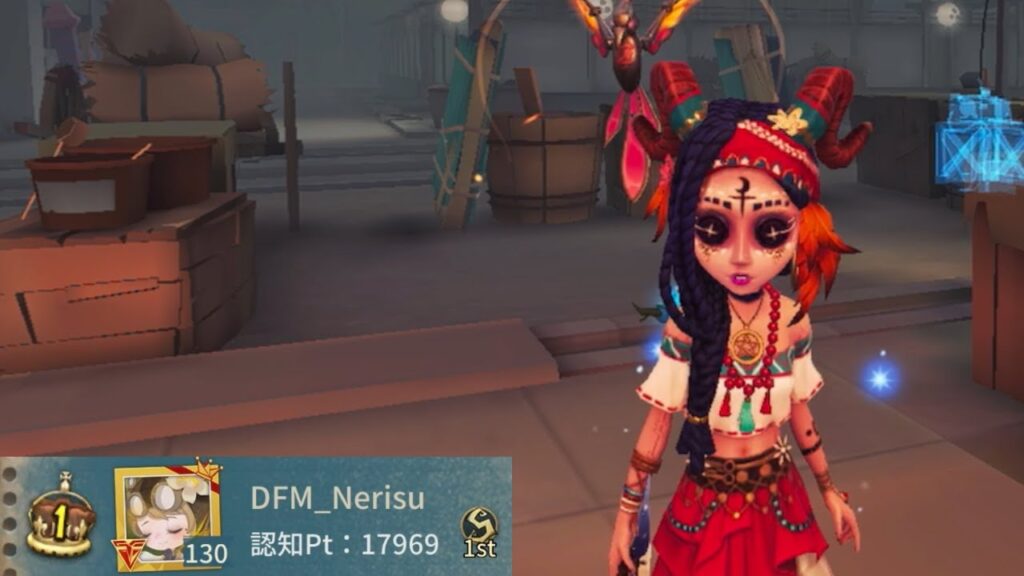1024x576 pixels.
Task: Open DFM_Nerisu's player avatar portrait
Action: [x=167, y=517]
